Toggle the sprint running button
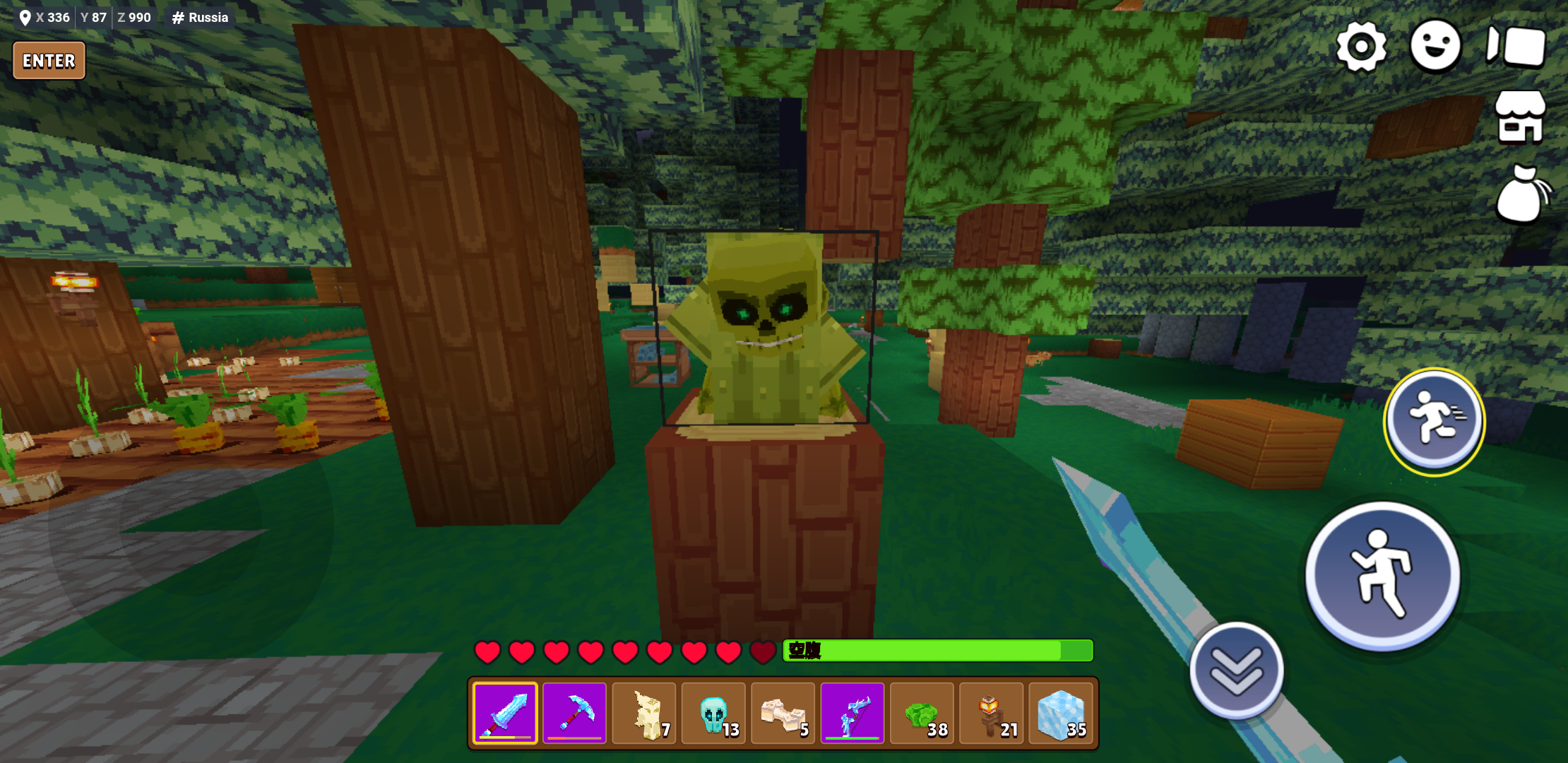 tap(1434, 422)
